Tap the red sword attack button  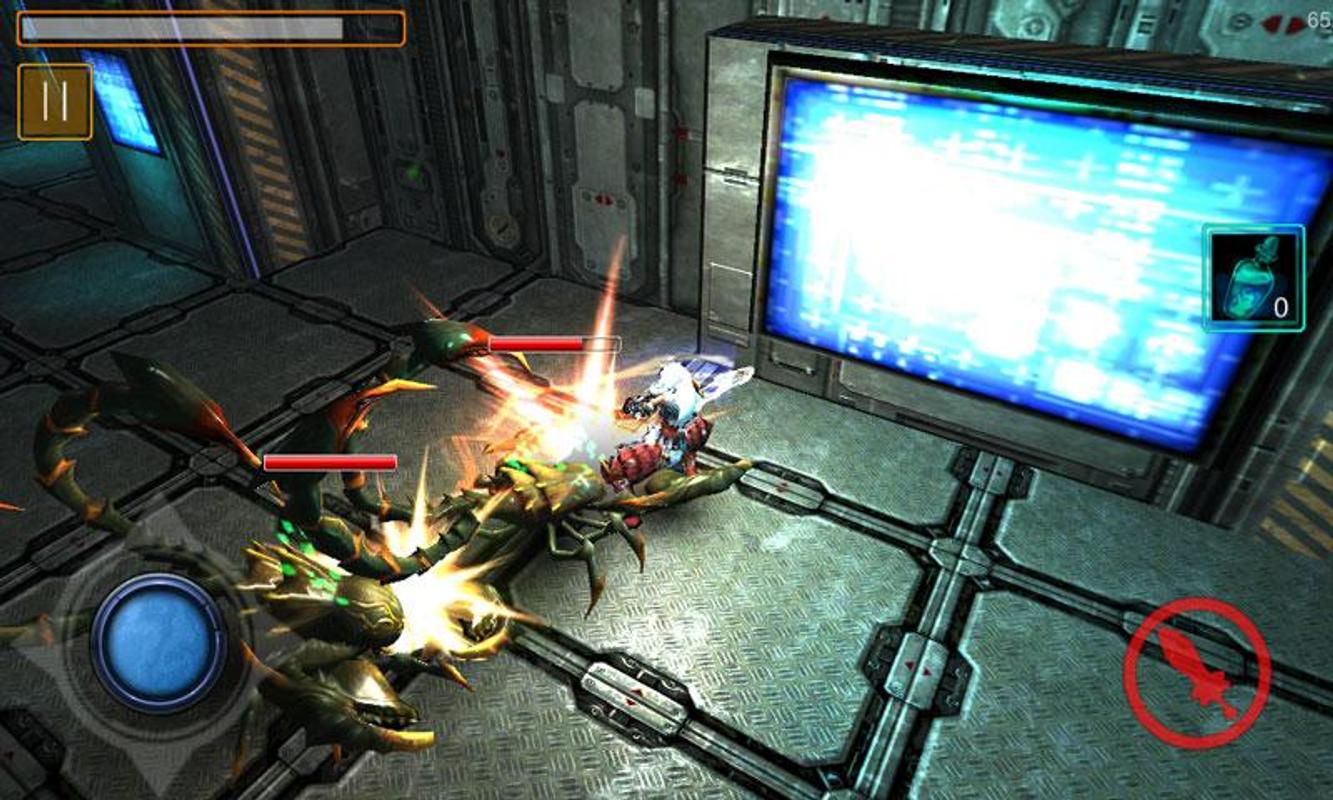(1196, 672)
